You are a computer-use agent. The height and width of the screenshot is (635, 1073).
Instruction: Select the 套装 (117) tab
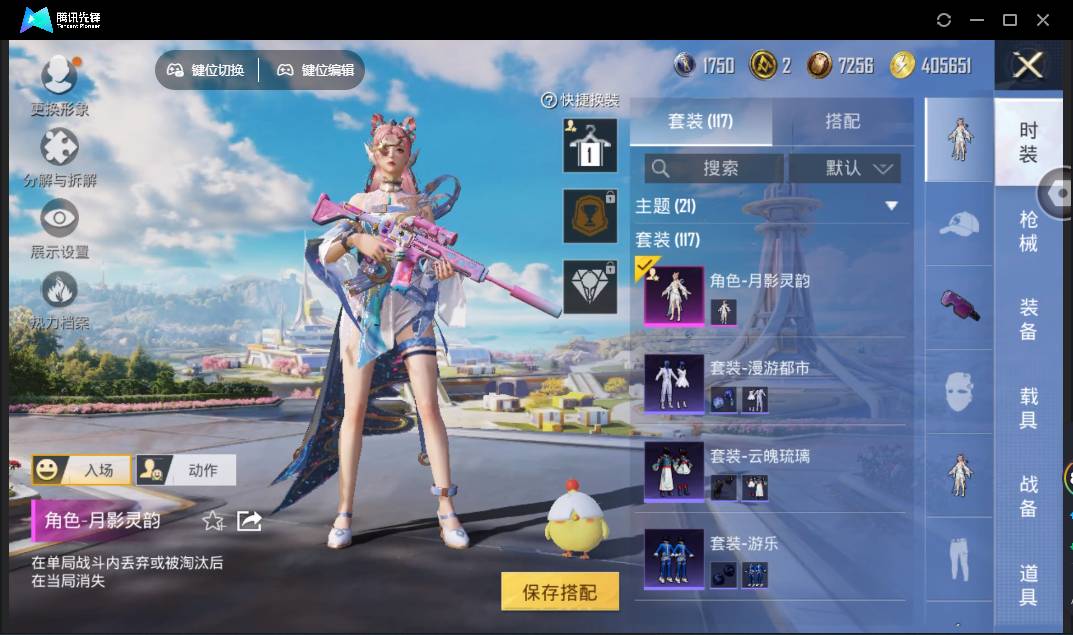[x=700, y=121]
